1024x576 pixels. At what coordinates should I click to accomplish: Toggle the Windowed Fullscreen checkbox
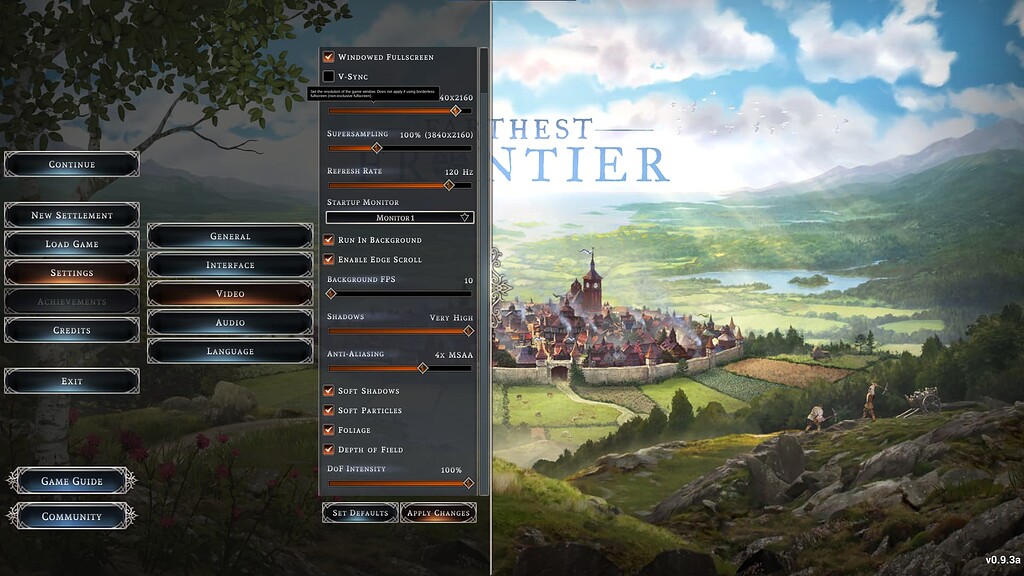pos(329,57)
